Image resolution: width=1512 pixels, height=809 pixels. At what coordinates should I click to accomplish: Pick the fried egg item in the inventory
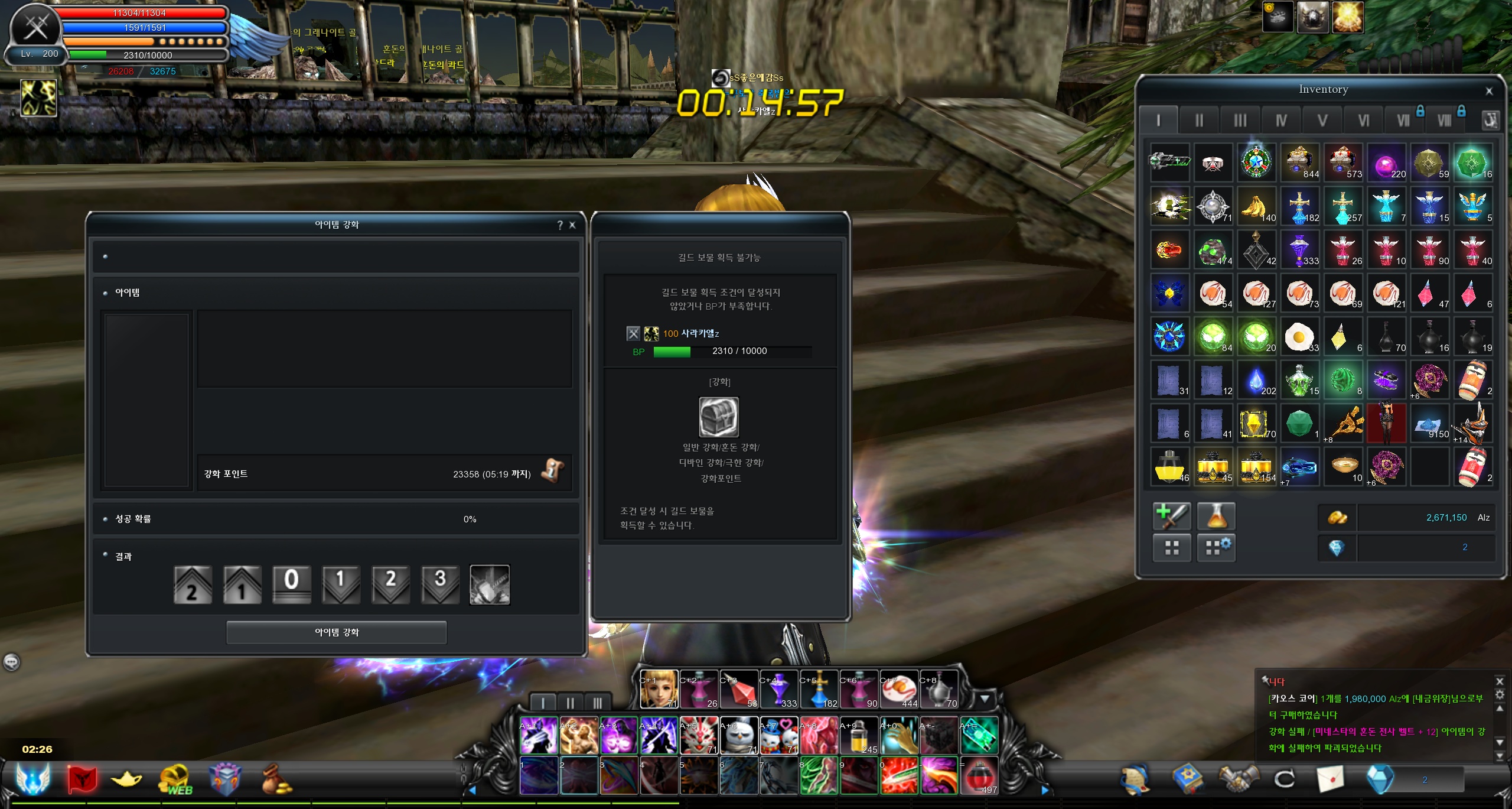pyautogui.click(x=1299, y=337)
